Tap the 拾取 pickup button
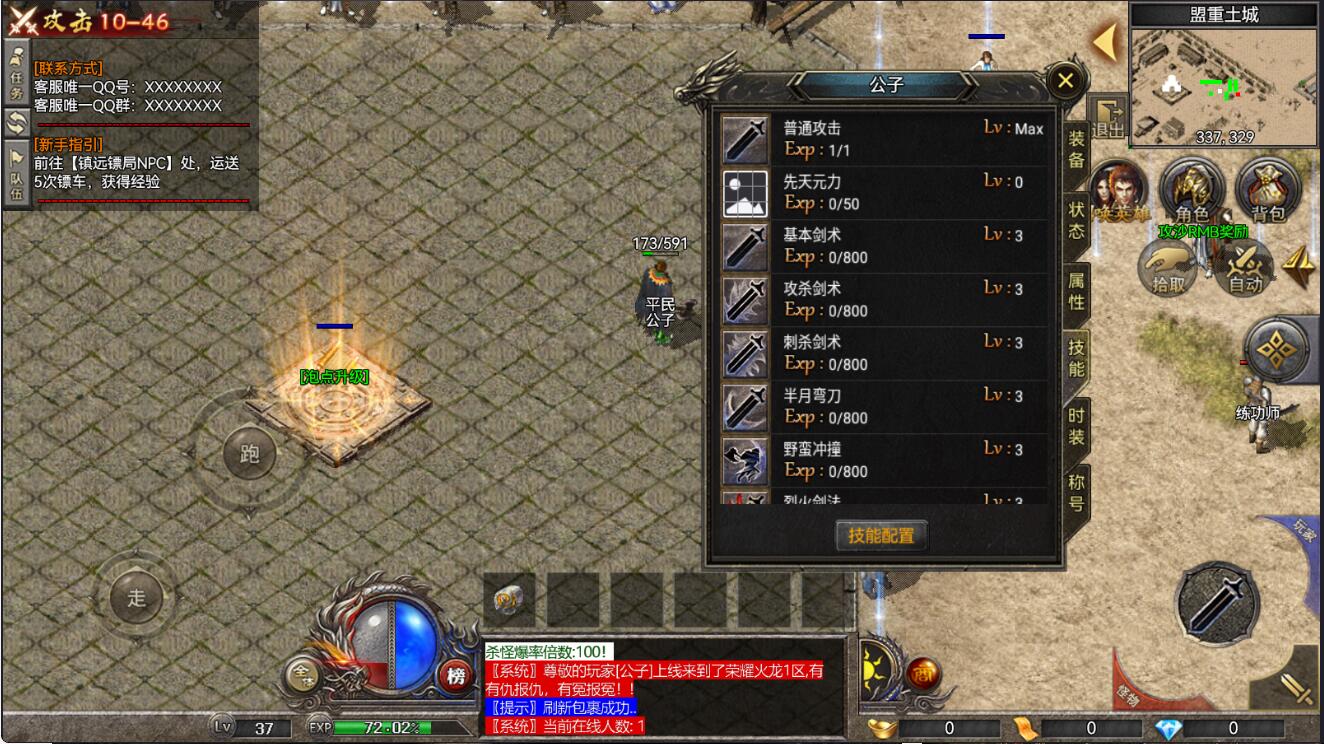This screenshot has height=744, width=1324. [1168, 268]
